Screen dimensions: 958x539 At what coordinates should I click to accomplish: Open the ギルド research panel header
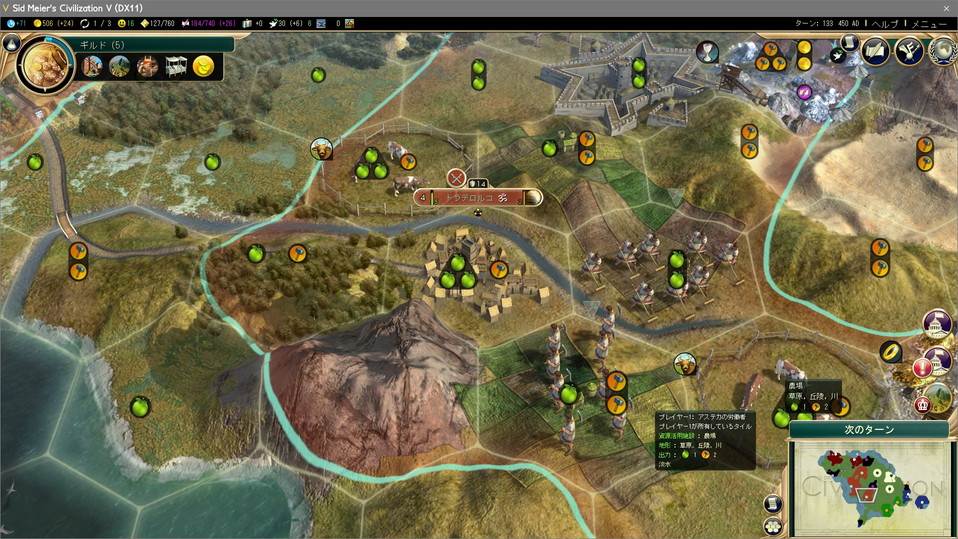pos(150,44)
